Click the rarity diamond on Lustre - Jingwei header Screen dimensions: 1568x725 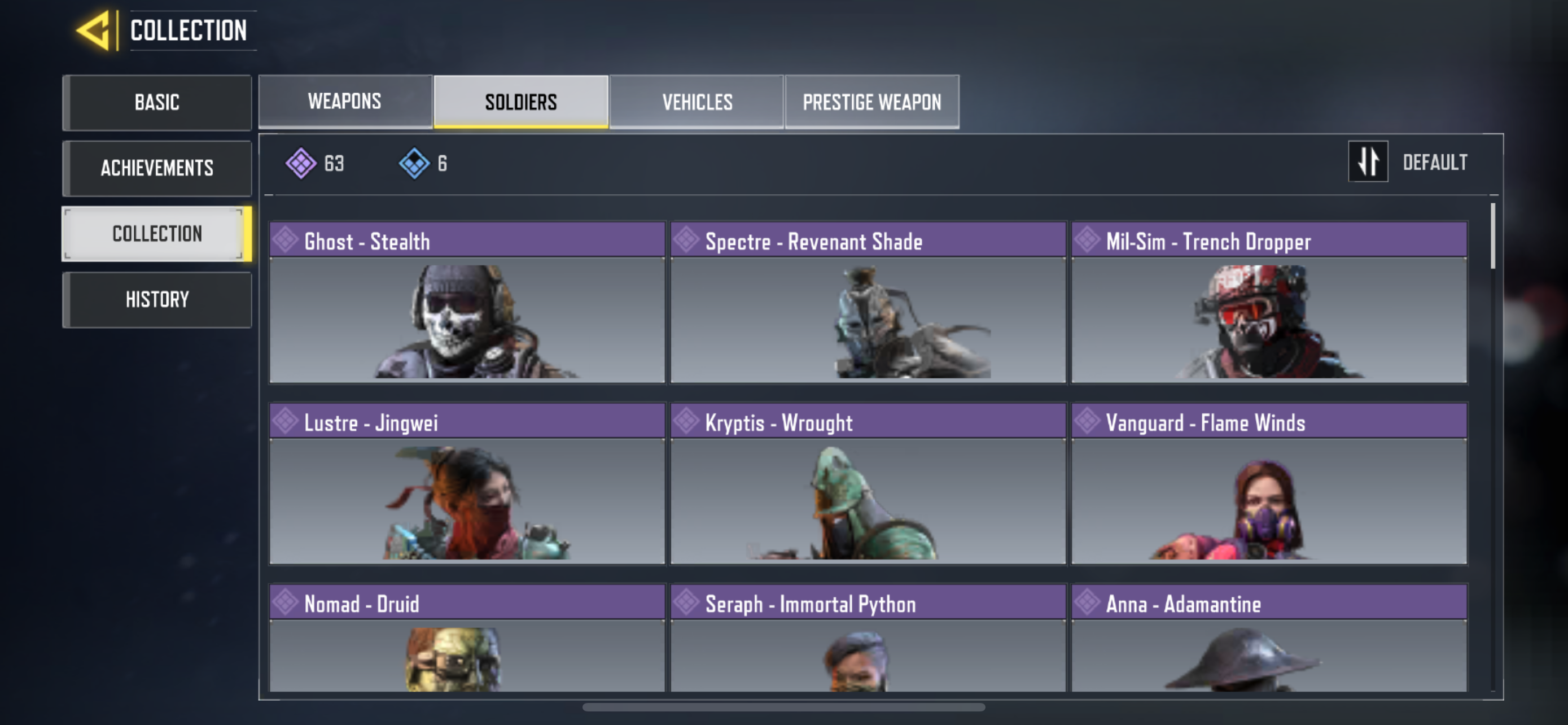coord(286,421)
